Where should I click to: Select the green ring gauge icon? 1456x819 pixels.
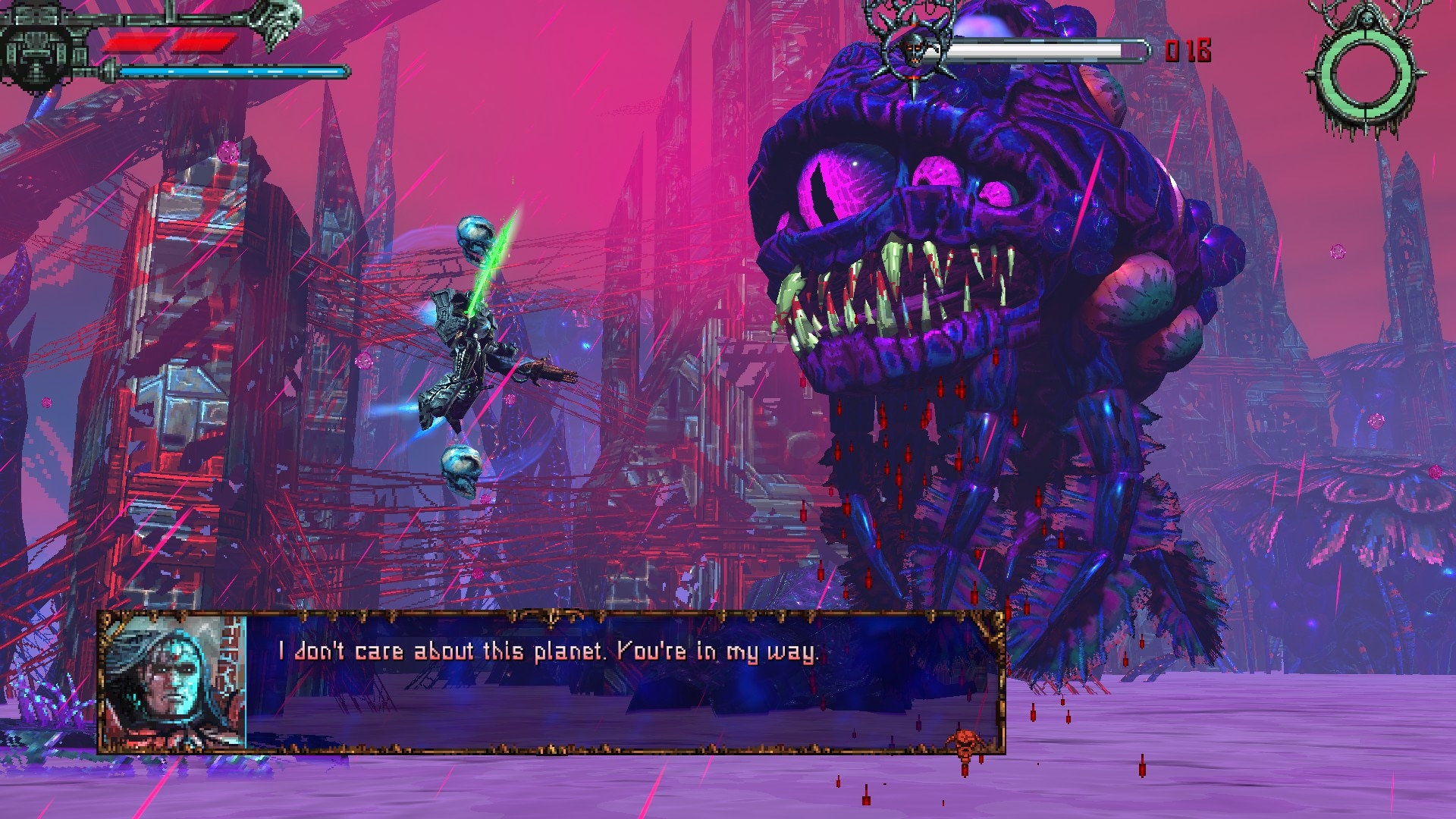1366,74
